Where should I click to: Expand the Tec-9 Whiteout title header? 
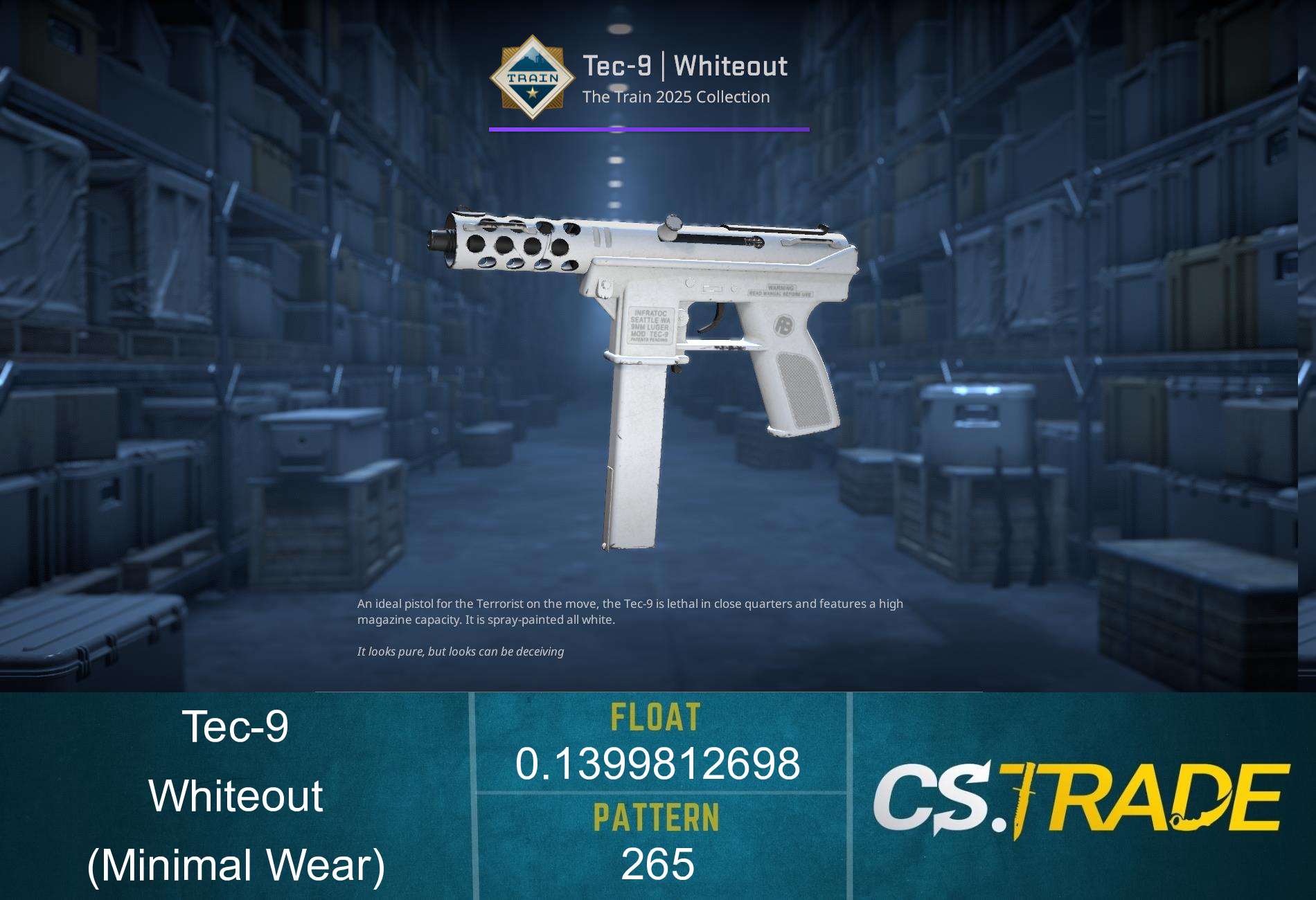tap(686, 64)
